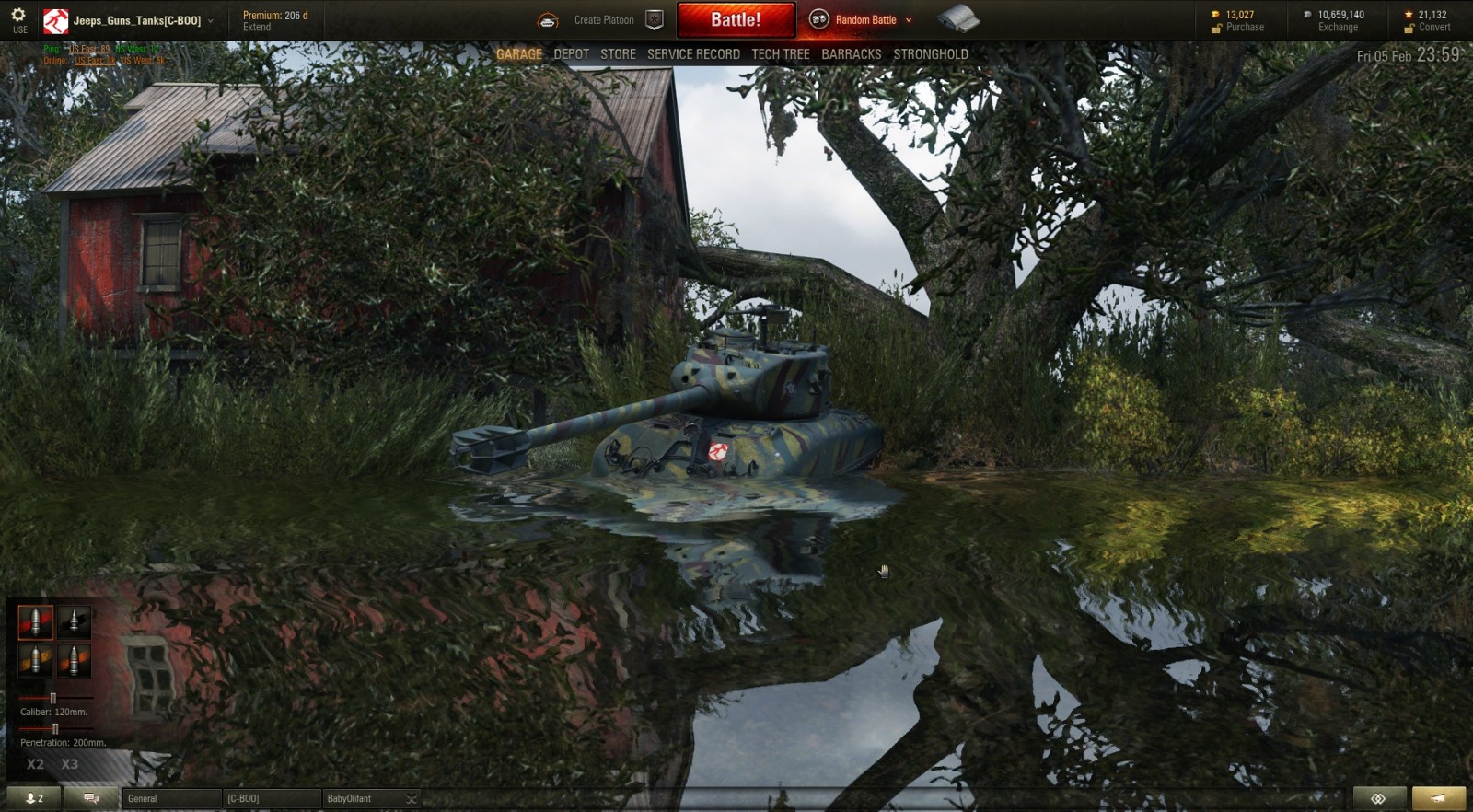Select the first AP shell thumbnail

pos(37,622)
